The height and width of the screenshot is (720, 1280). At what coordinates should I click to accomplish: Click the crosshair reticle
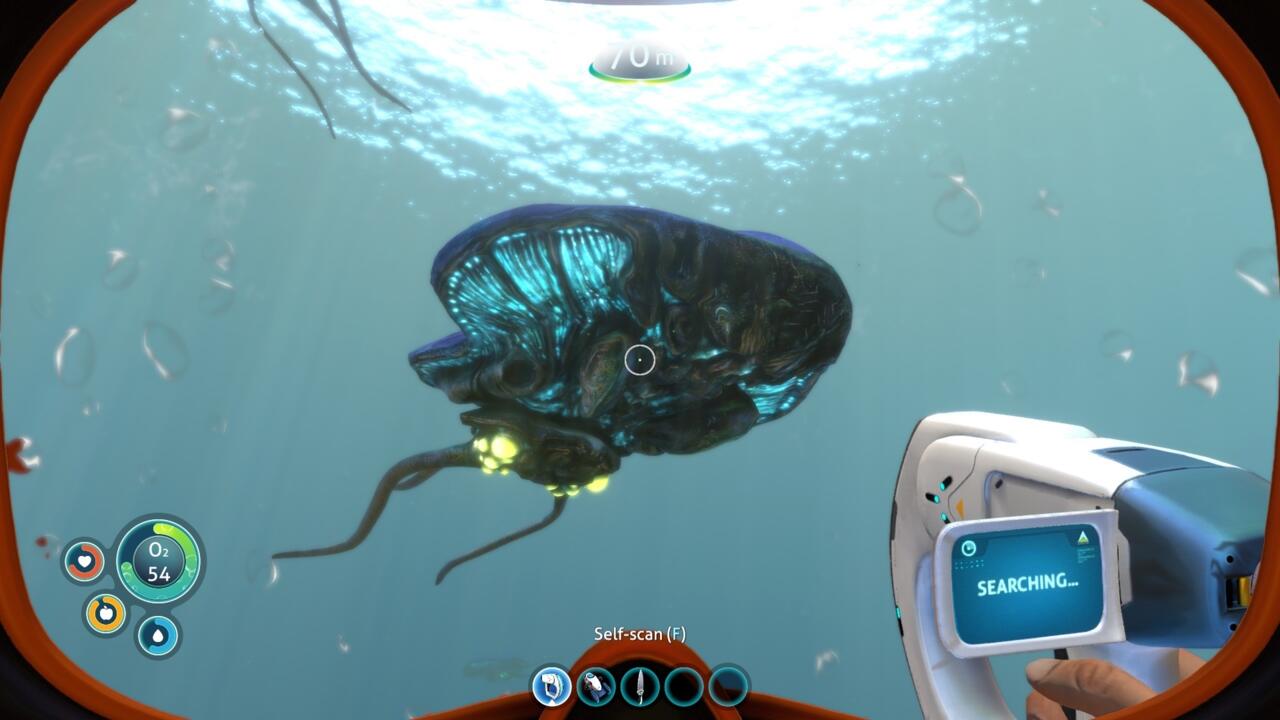(640, 358)
